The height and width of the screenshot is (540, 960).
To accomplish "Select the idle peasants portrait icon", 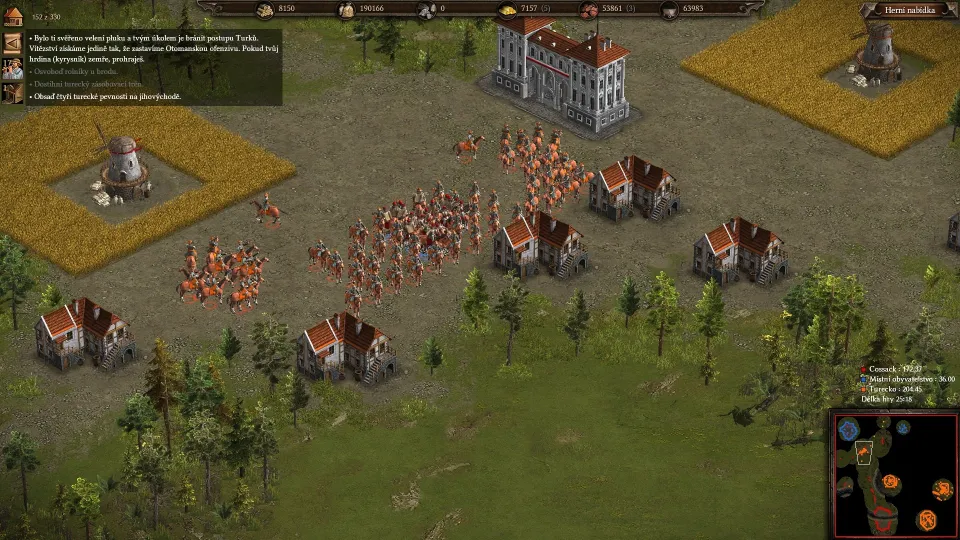I will 13,68.
